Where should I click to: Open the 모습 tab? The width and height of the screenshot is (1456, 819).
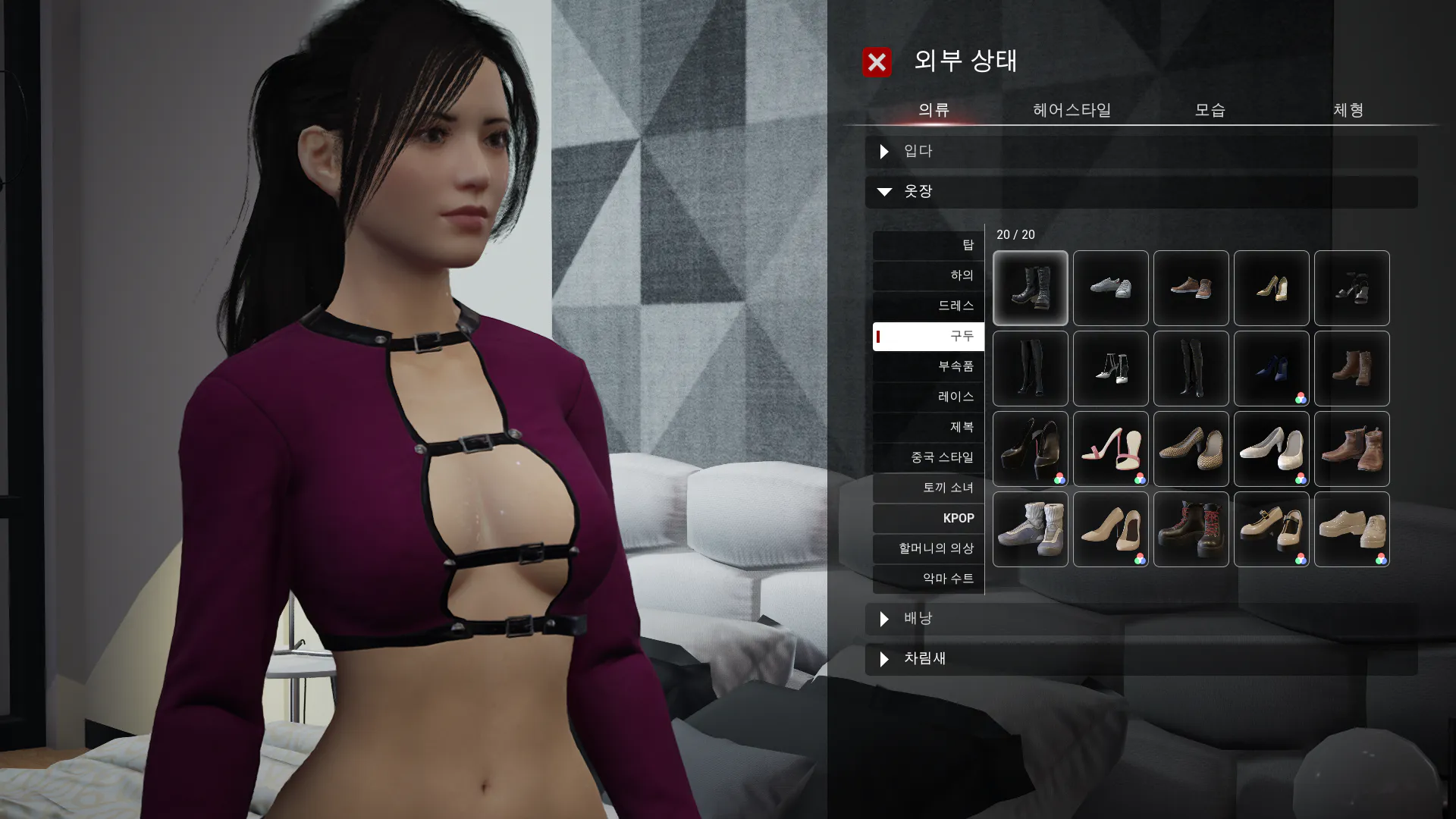point(1210,110)
